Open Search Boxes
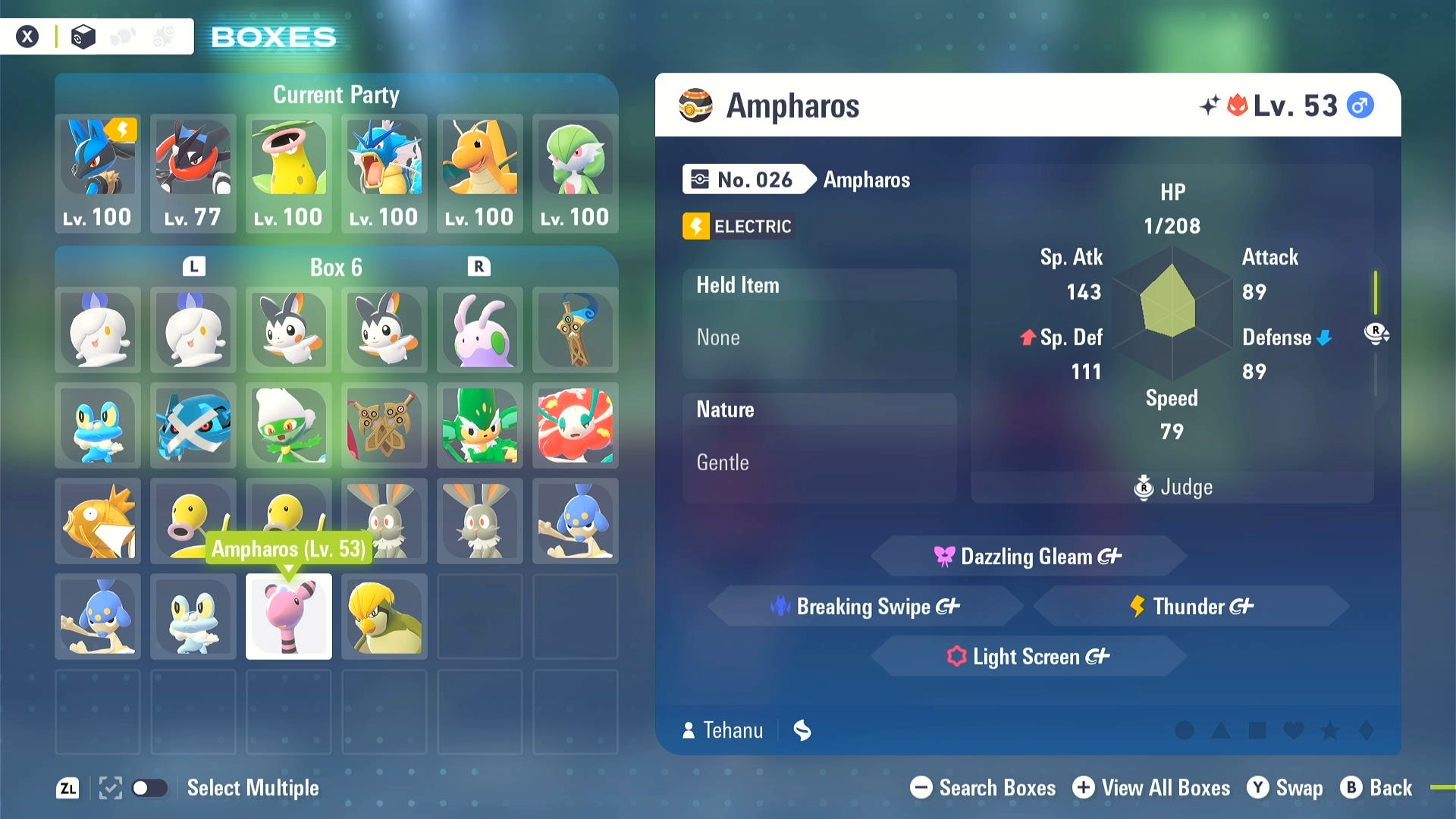 pyautogui.click(x=984, y=788)
